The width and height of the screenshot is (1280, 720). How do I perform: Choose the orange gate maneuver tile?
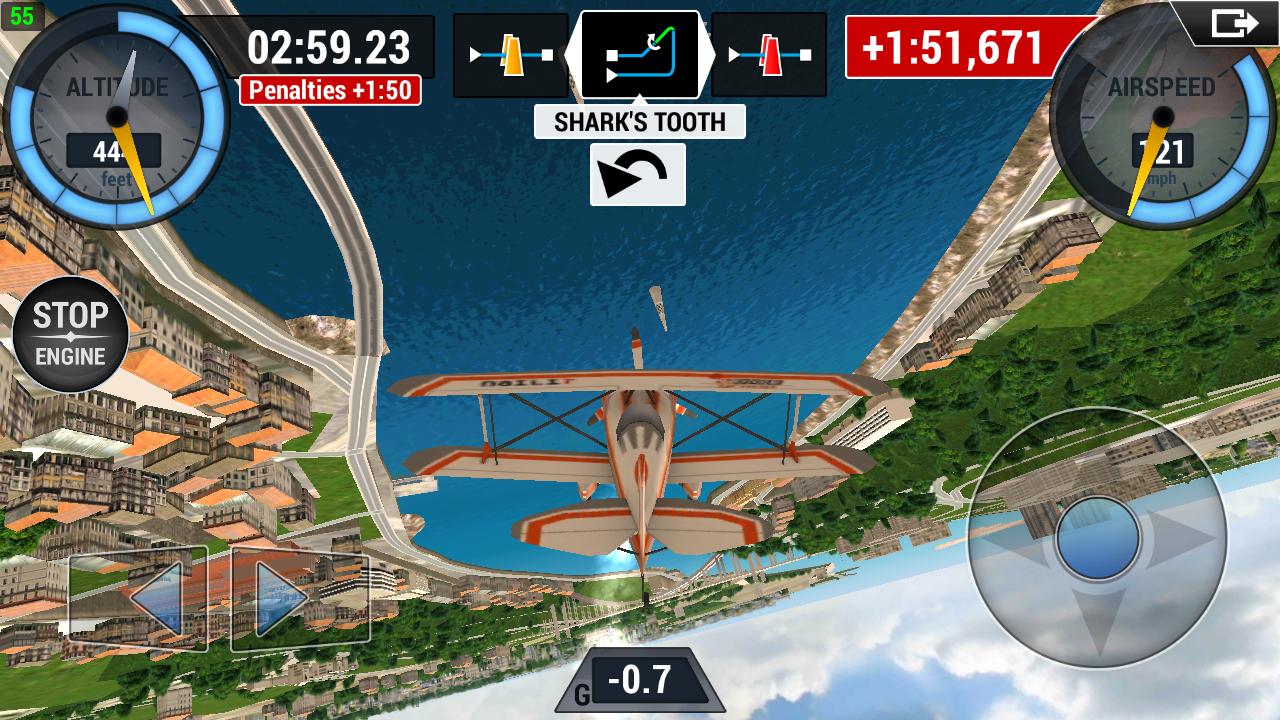tap(511, 55)
